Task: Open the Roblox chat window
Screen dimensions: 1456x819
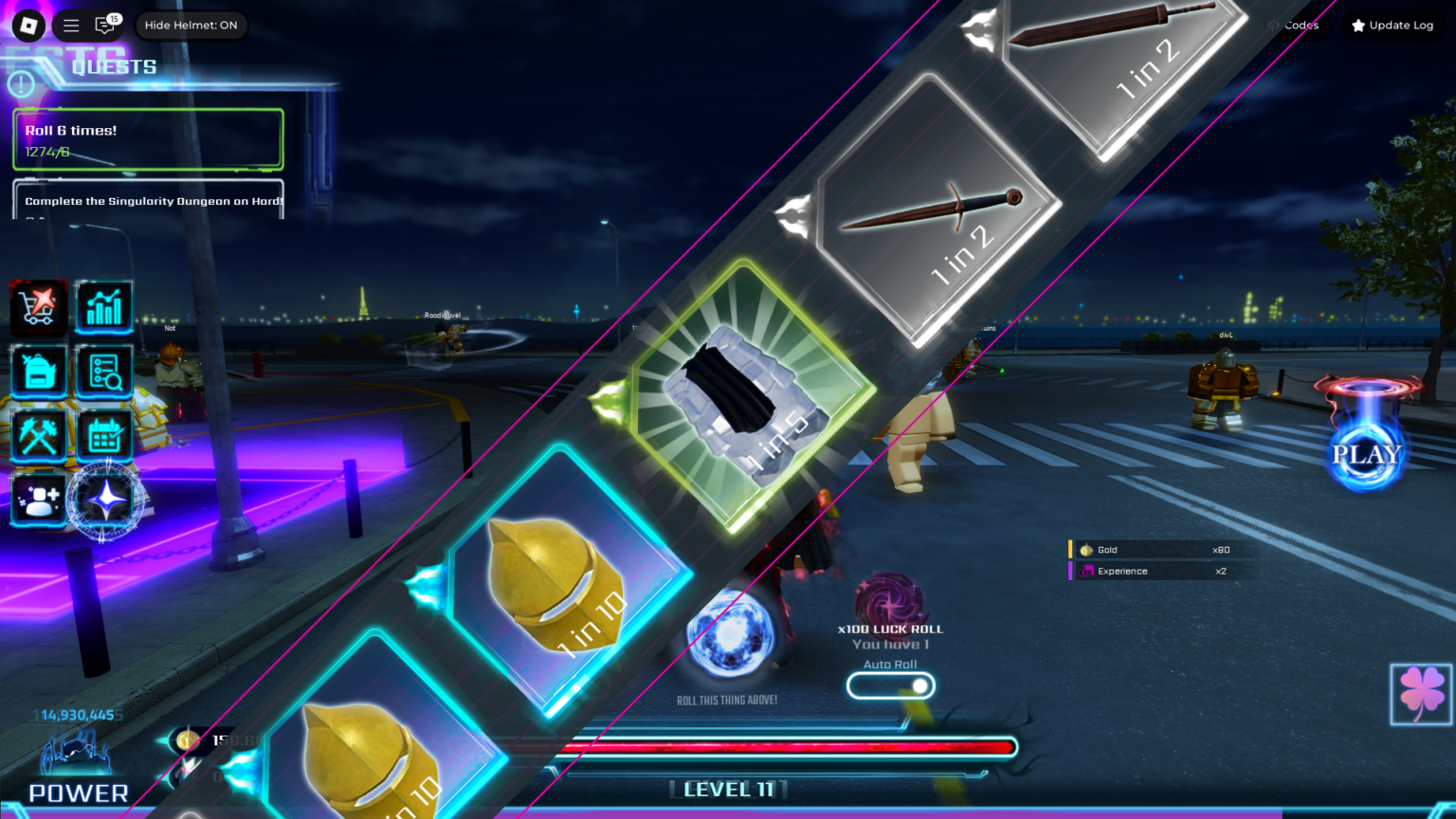Action: click(x=104, y=26)
